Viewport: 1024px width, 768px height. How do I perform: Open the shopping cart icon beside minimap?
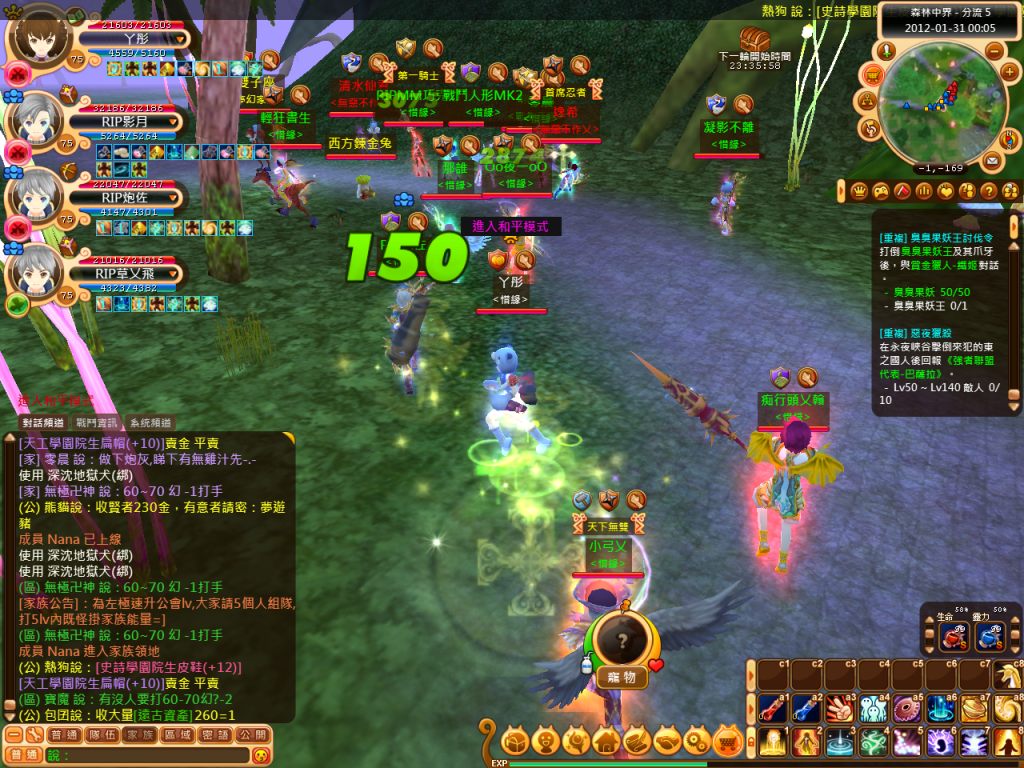(x=872, y=74)
